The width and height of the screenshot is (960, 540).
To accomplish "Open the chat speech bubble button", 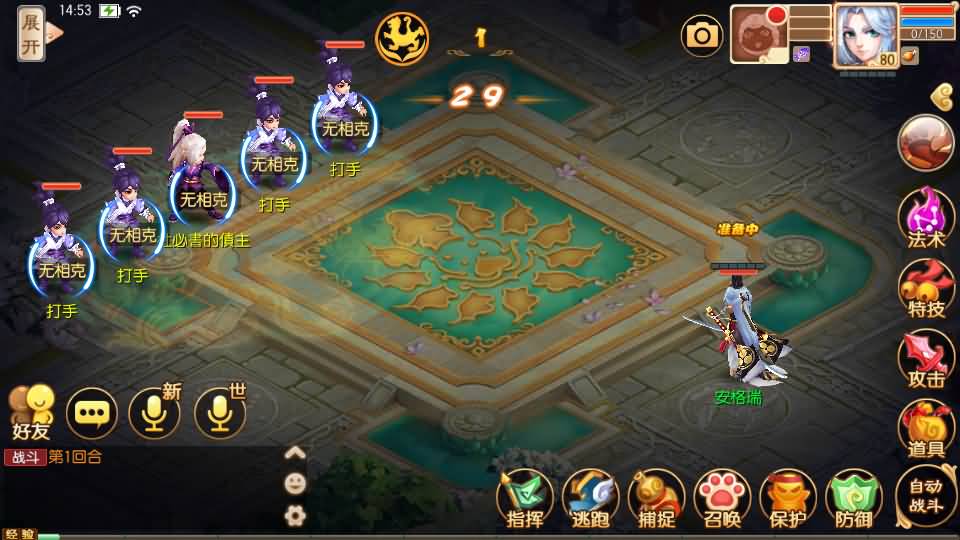I will pyautogui.click(x=92, y=412).
